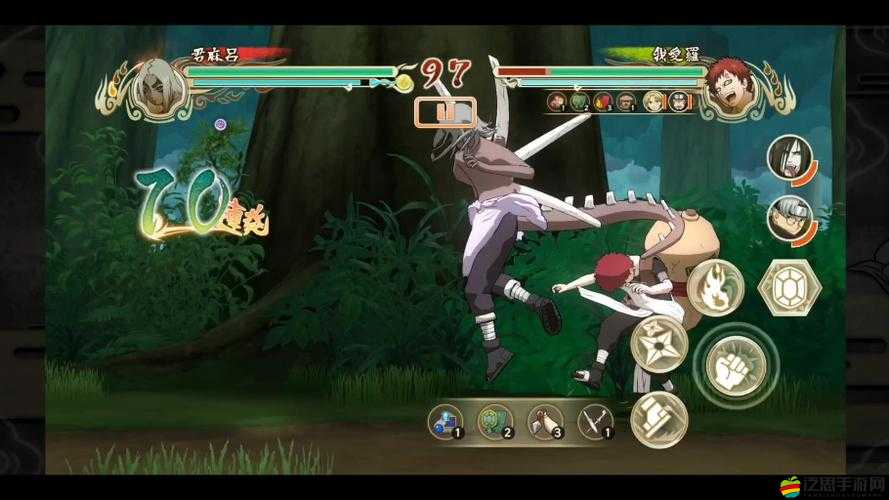
Task: Call the Orochimaru support character
Action: click(x=788, y=157)
